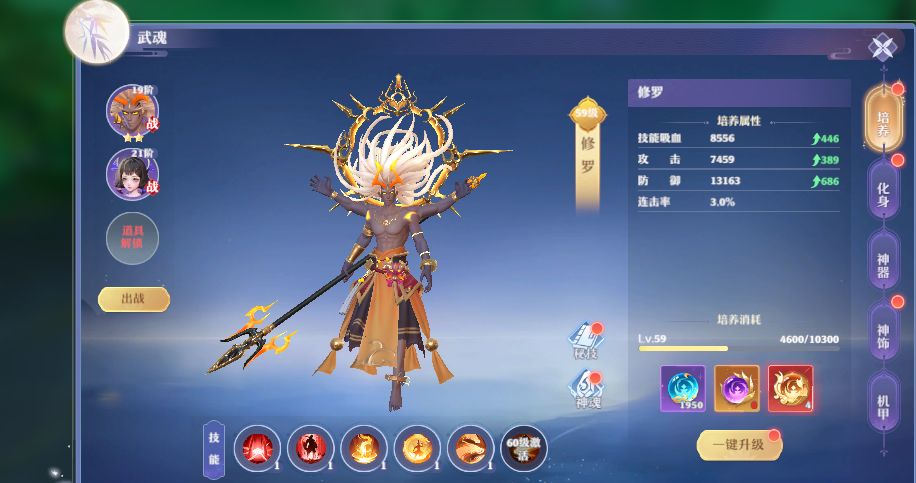This screenshot has height=483, width=916.
Task: Click the locked 道具解锁 spirit slot
Action: [132, 238]
